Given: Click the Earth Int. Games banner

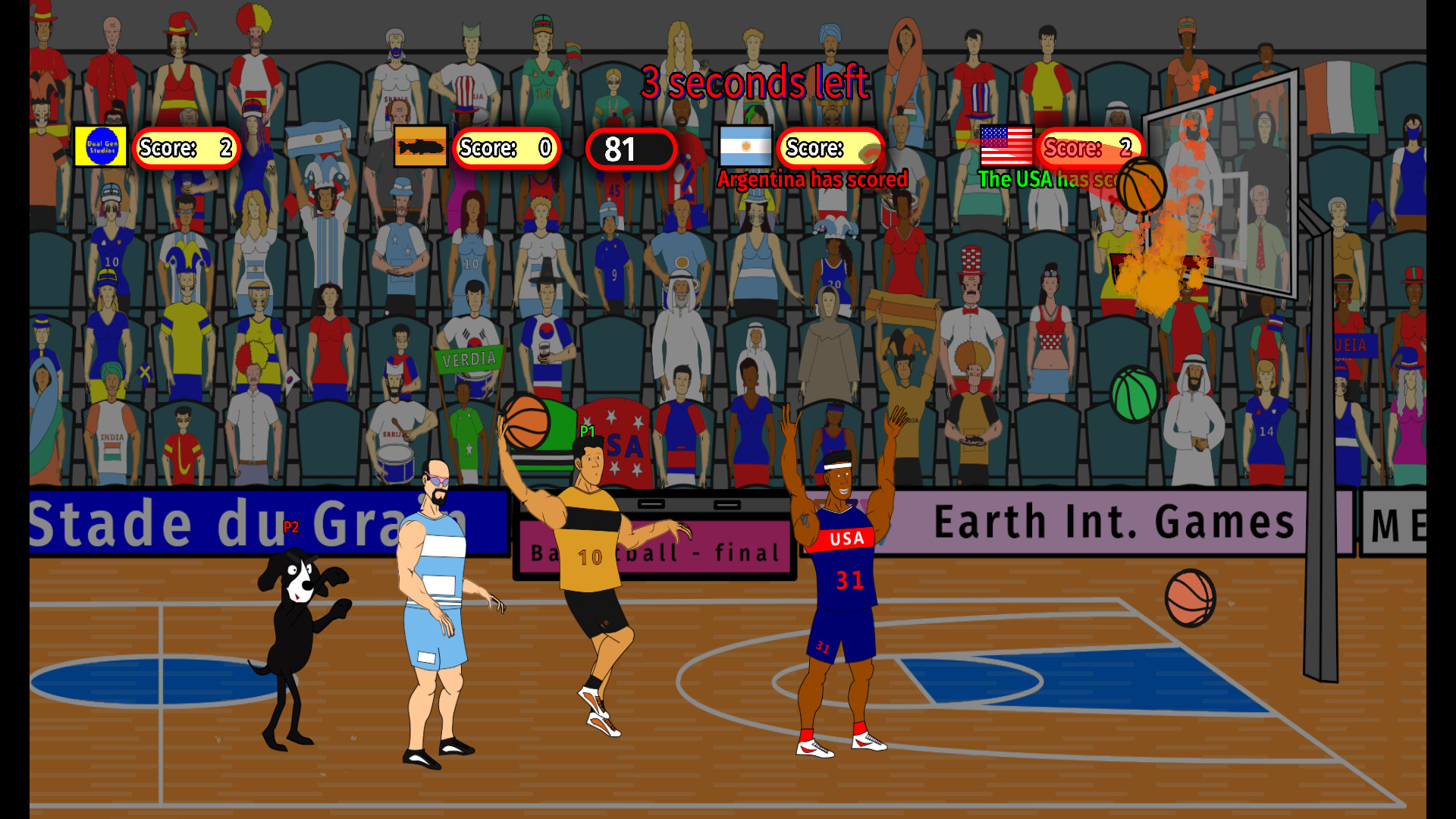Looking at the screenshot, I should coord(1113,520).
